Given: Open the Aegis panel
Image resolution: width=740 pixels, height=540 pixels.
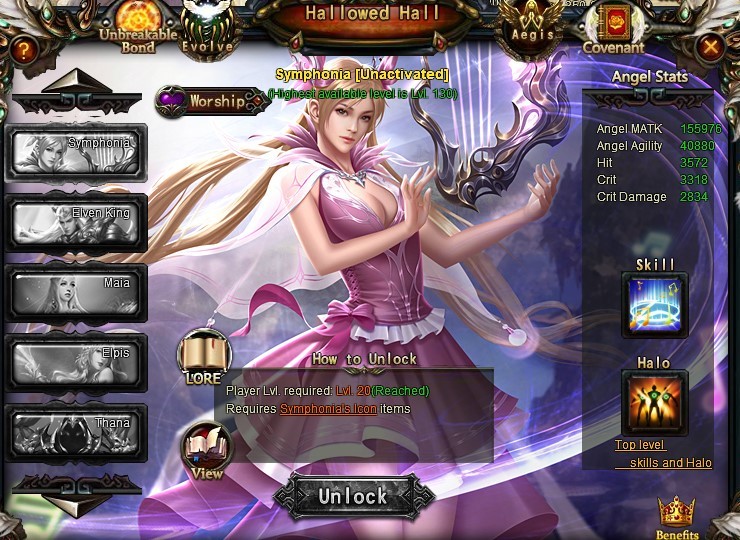Looking at the screenshot, I should tap(530, 25).
